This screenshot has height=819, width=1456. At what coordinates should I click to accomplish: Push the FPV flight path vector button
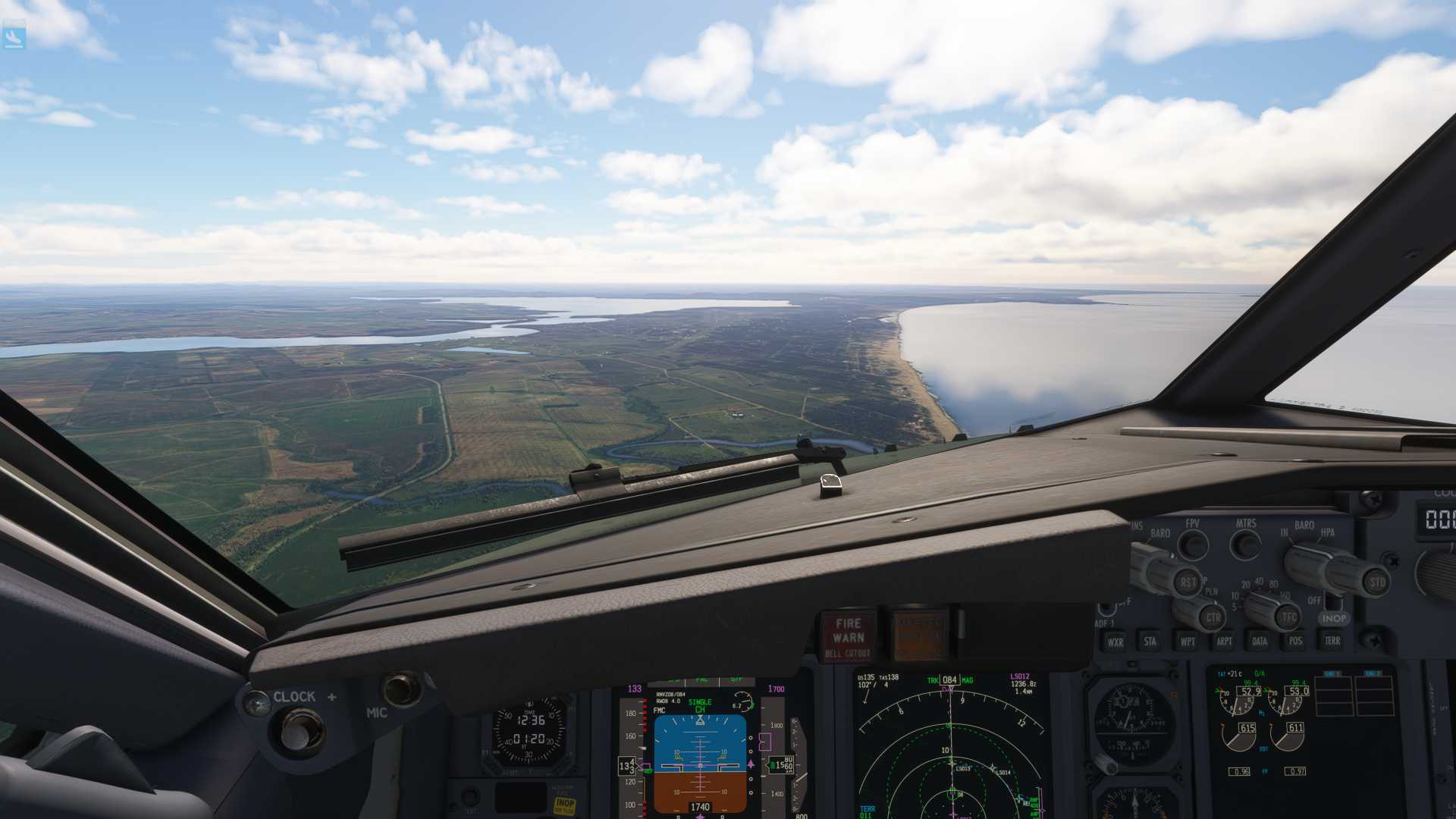1193,544
